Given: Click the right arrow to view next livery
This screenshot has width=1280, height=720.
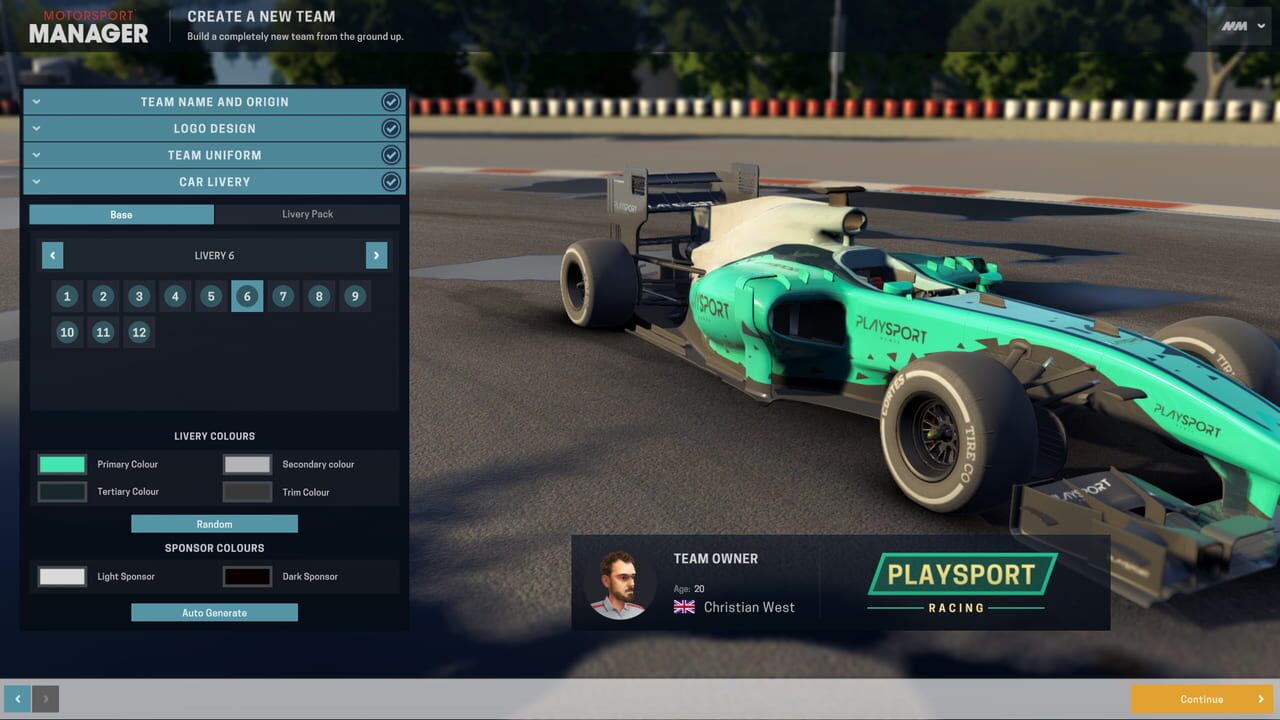Looking at the screenshot, I should [x=376, y=255].
